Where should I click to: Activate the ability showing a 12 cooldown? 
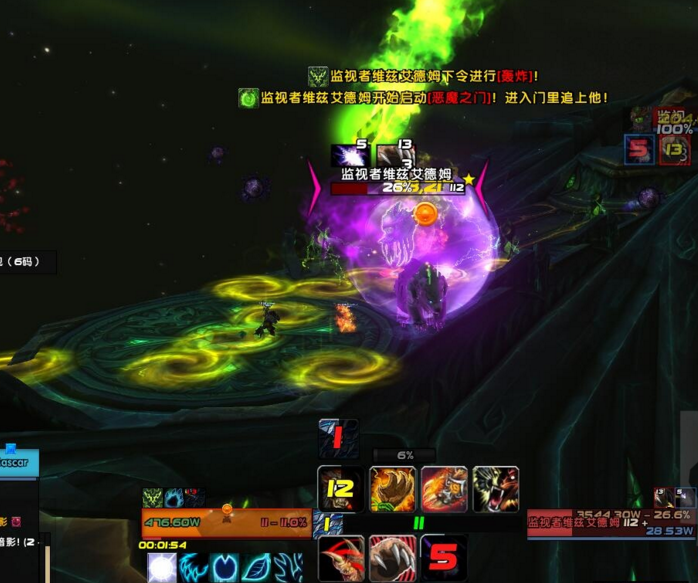340,489
